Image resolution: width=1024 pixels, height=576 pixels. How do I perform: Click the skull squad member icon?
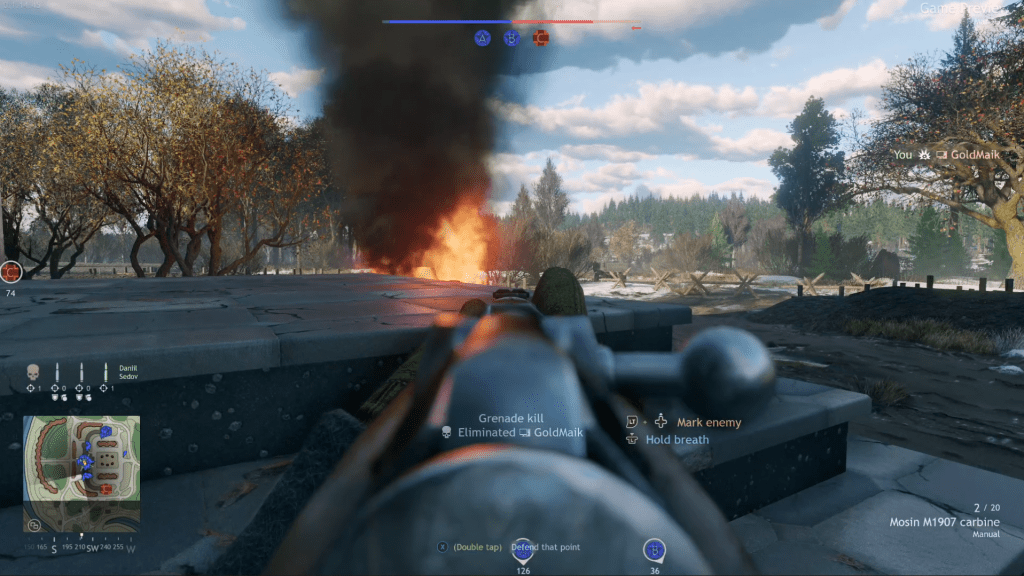tap(32, 371)
